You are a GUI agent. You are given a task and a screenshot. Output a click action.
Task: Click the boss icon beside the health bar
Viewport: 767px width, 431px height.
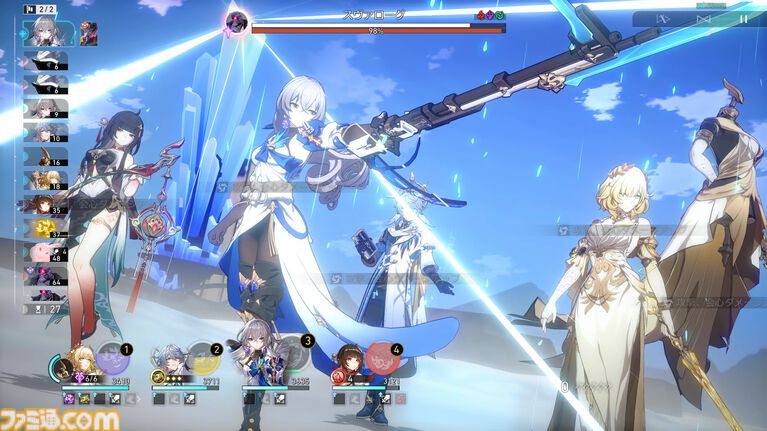click(x=238, y=20)
